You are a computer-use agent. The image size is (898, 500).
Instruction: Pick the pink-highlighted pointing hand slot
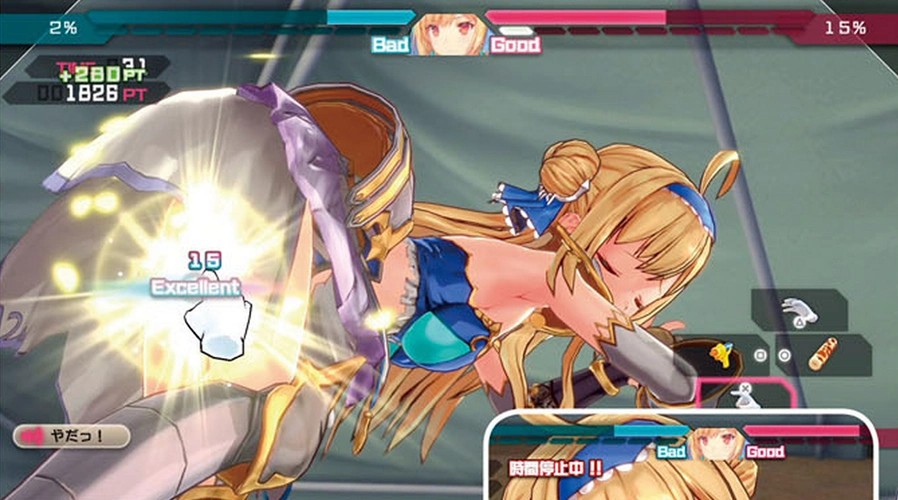pos(743,396)
